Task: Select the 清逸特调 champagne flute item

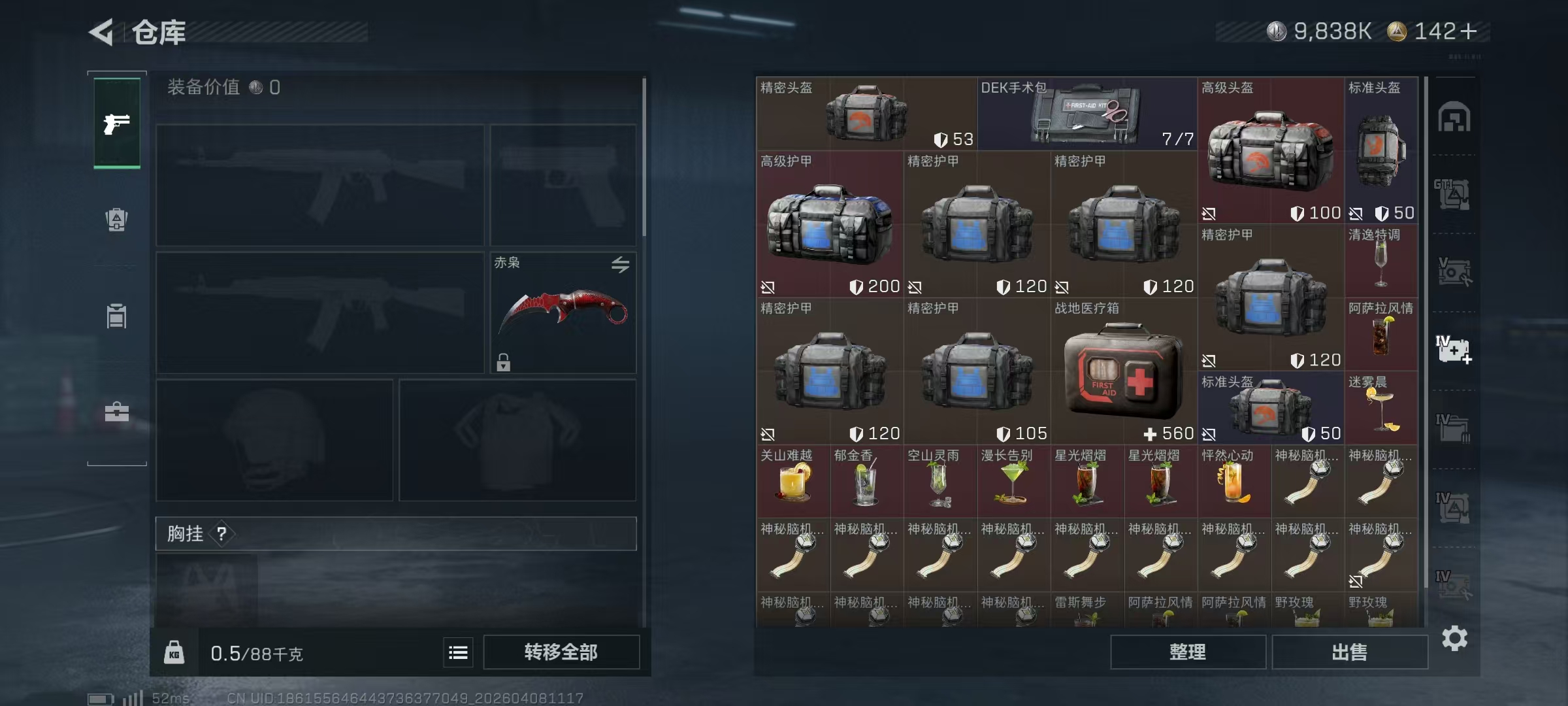Action: 1380,261
